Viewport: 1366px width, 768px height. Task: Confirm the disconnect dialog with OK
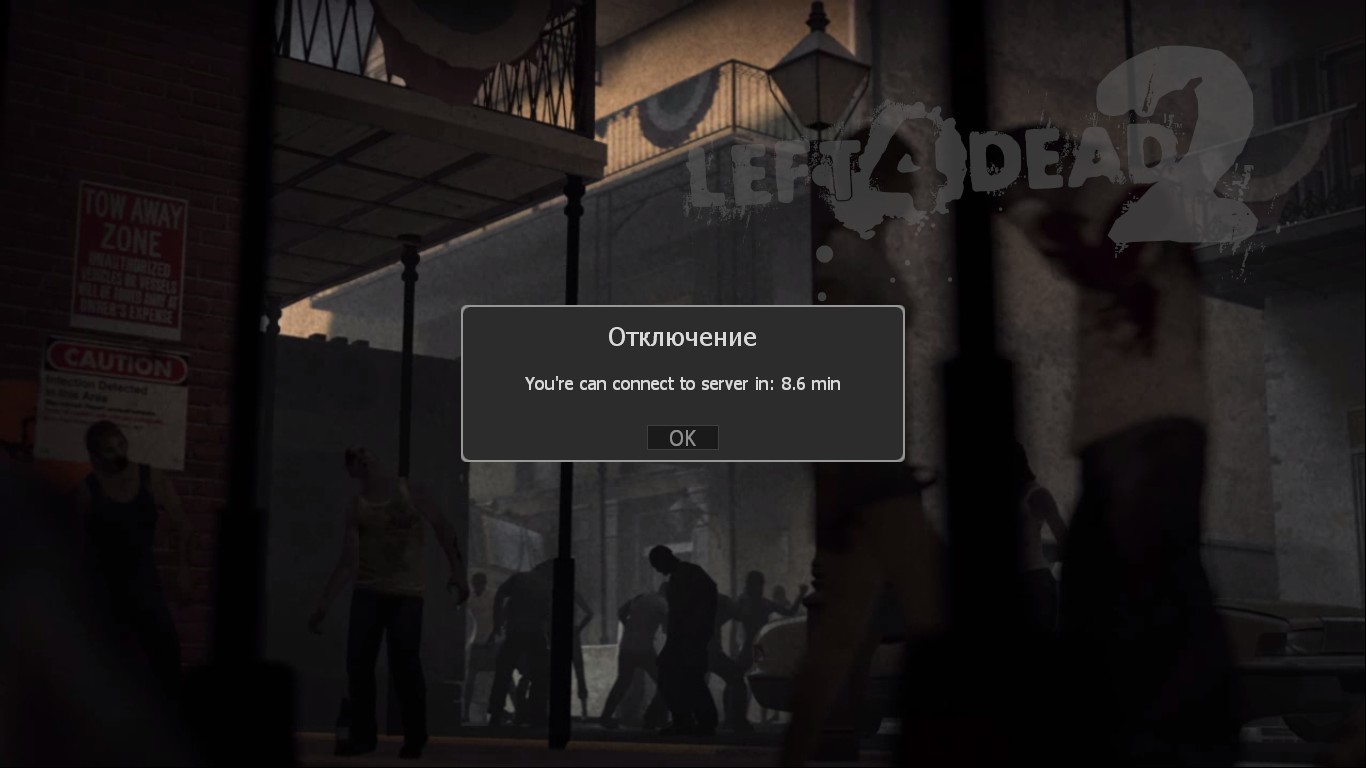coord(682,438)
